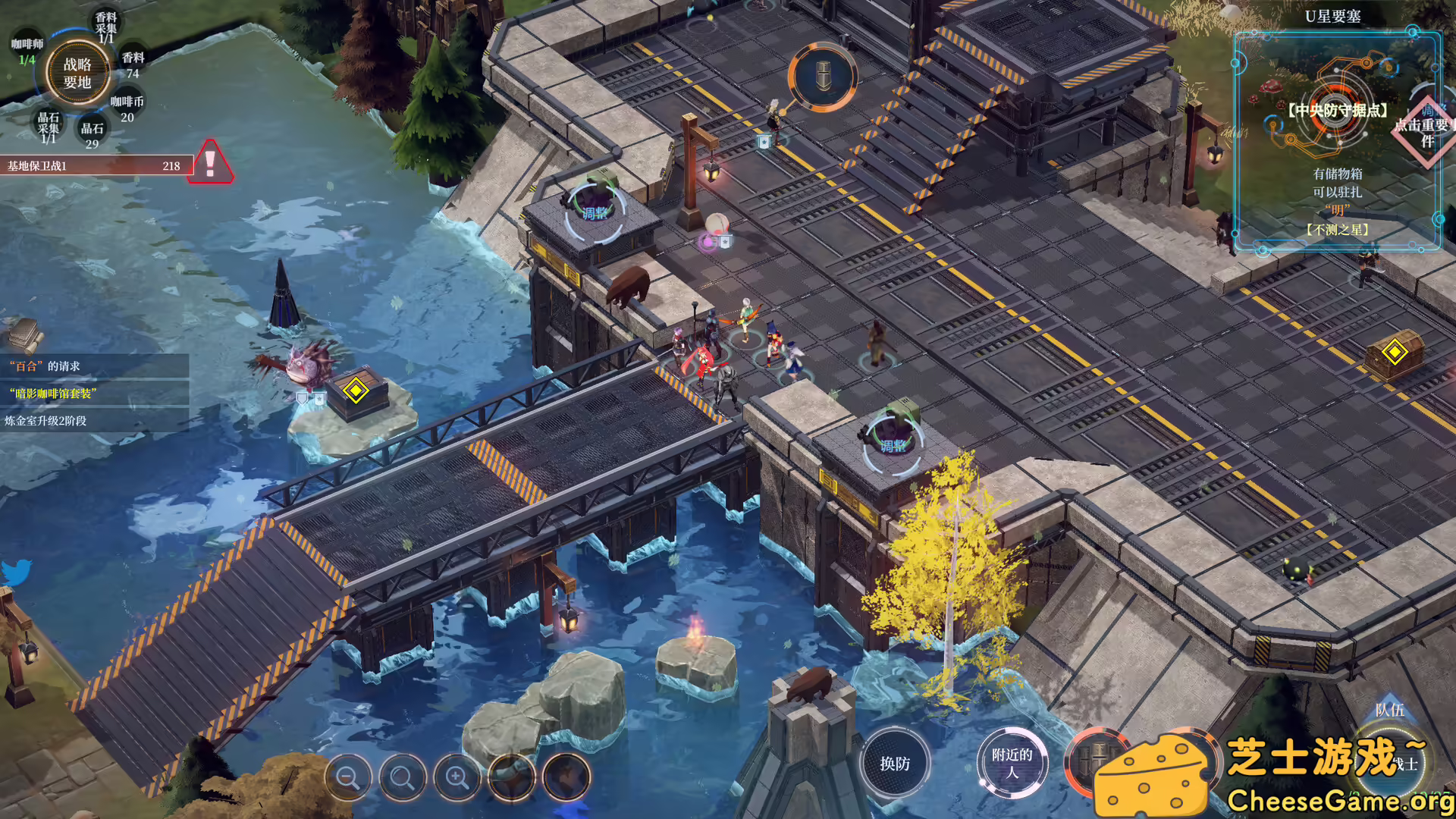The height and width of the screenshot is (819, 1456).
Task: Click the 换防 garrison swap button
Action: coord(895,764)
